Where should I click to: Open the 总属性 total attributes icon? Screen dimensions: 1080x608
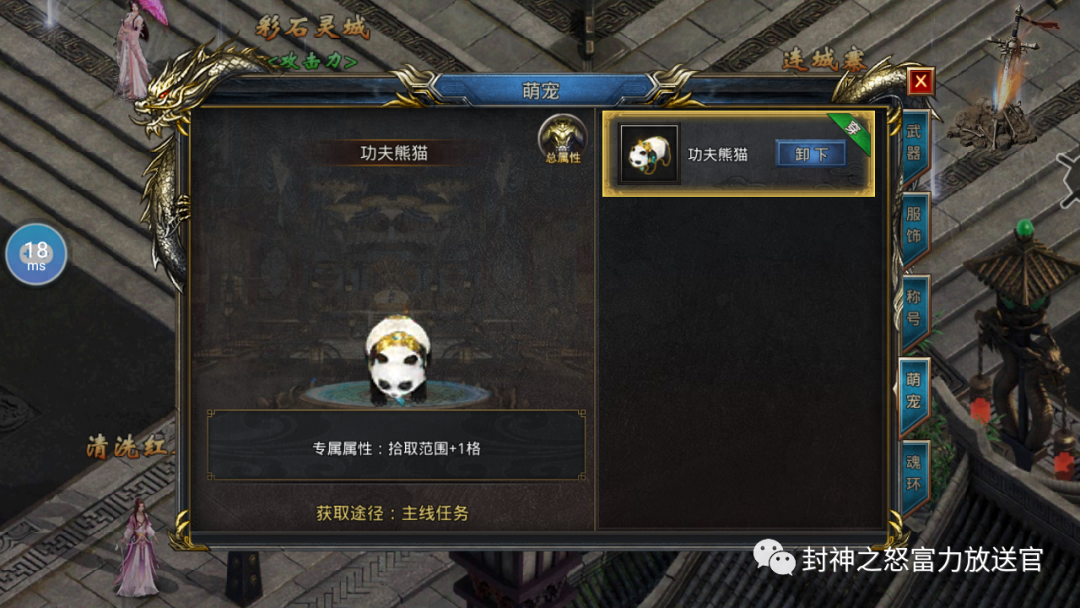click(561, 140)
